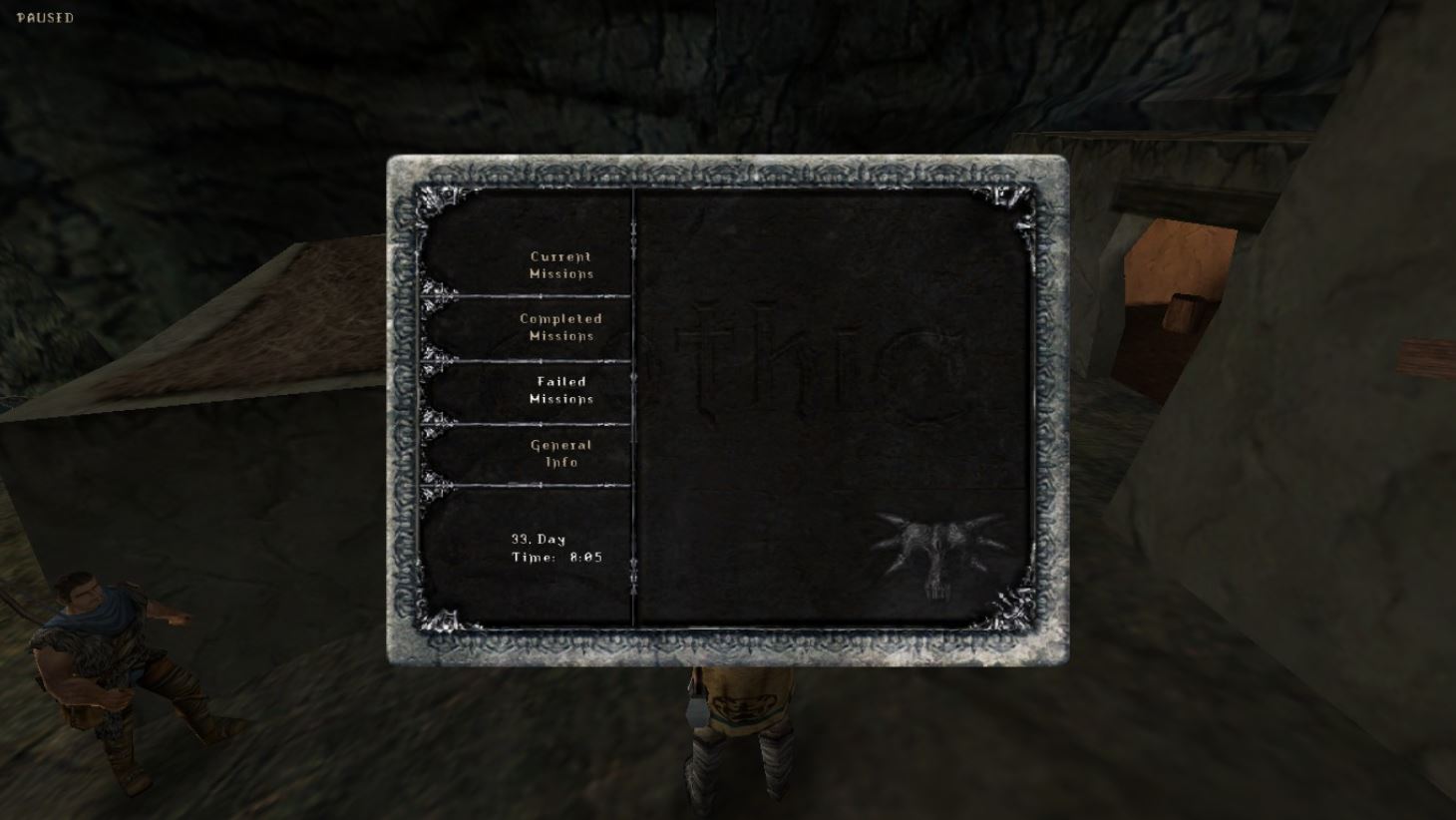The width and height of the screenshot is (1456, 820).
Task: Click the PAUSED indicator text
Action: 45,16
